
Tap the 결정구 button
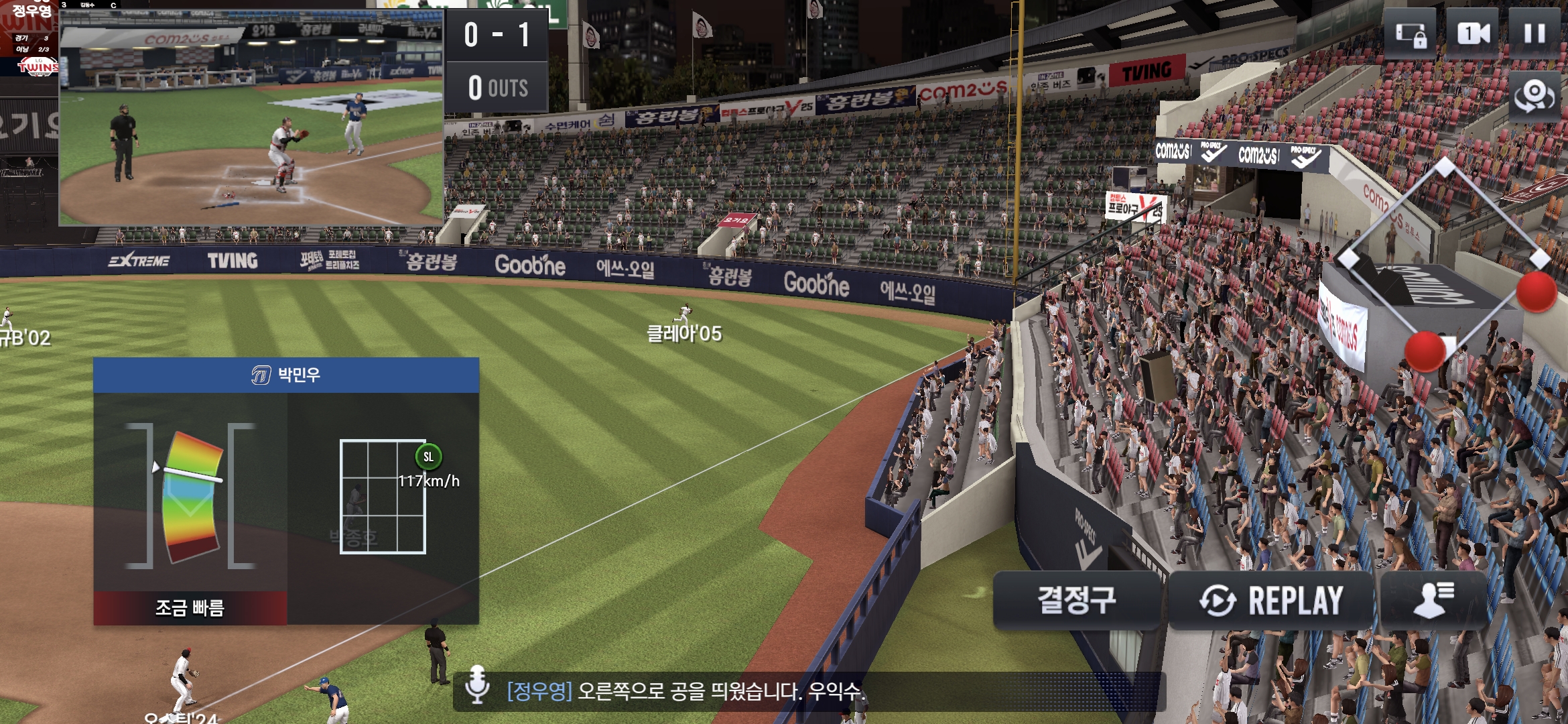(x=1077, y=600)
